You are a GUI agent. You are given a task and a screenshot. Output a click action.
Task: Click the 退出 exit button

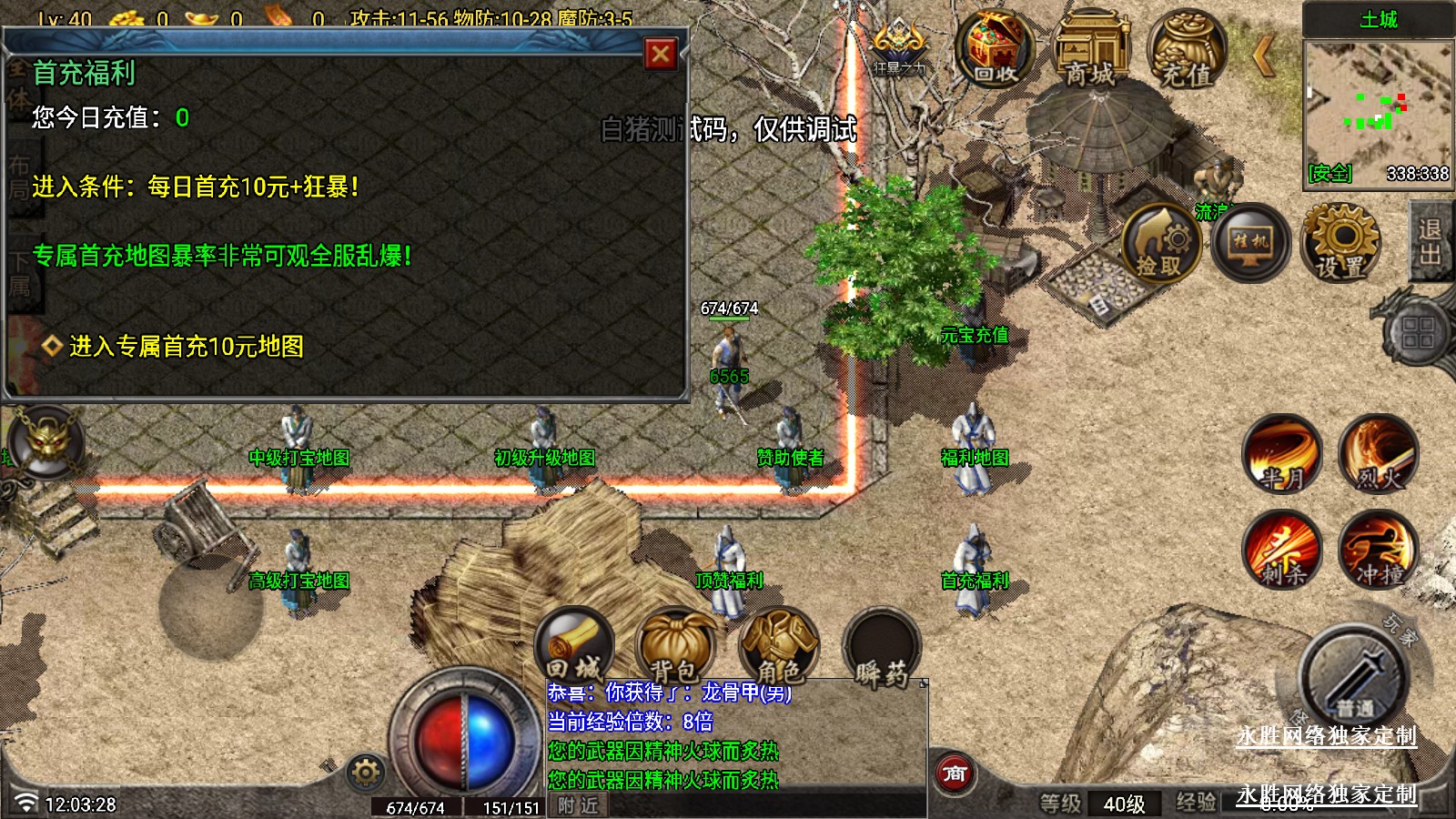coord(1430,241)
